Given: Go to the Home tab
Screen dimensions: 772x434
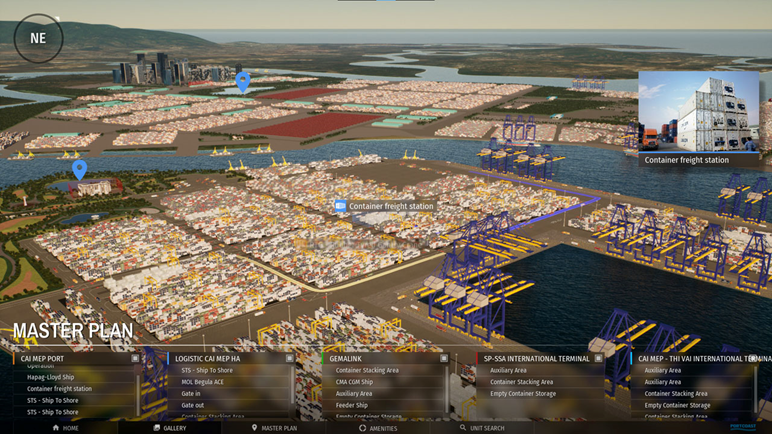Looking at the screenshot, I should tap(65, 428).
